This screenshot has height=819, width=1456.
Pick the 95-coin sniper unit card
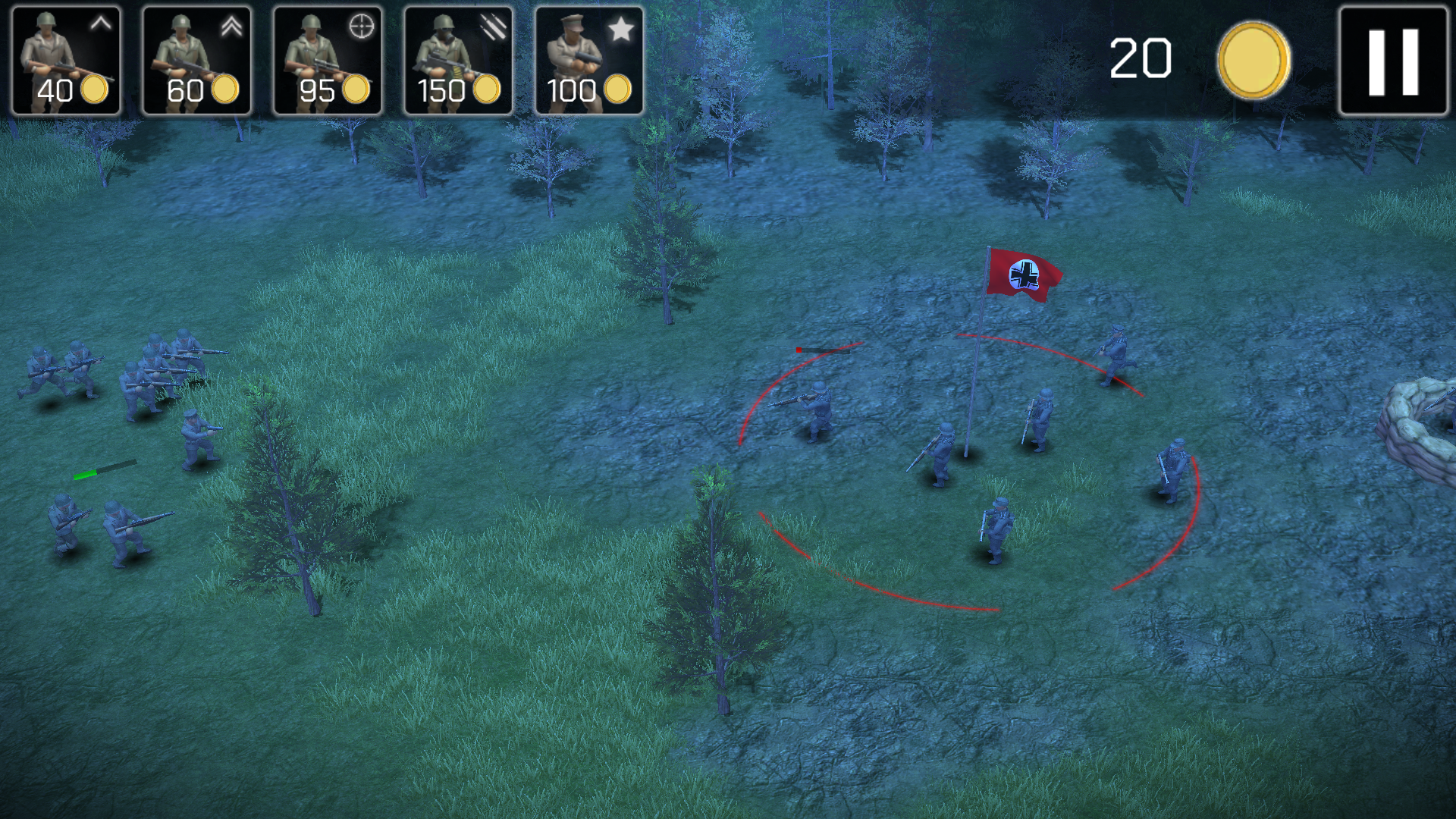pos(328,61)
